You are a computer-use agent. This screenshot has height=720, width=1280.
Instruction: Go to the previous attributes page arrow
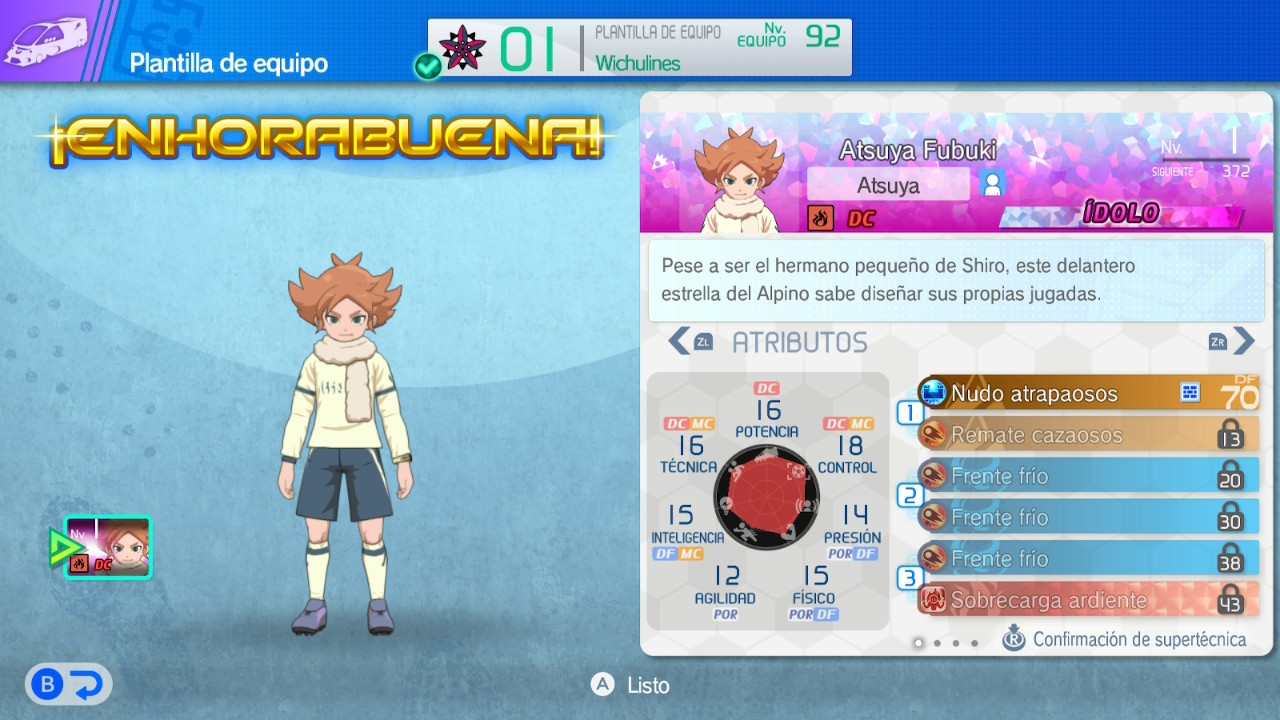[680, 342]
